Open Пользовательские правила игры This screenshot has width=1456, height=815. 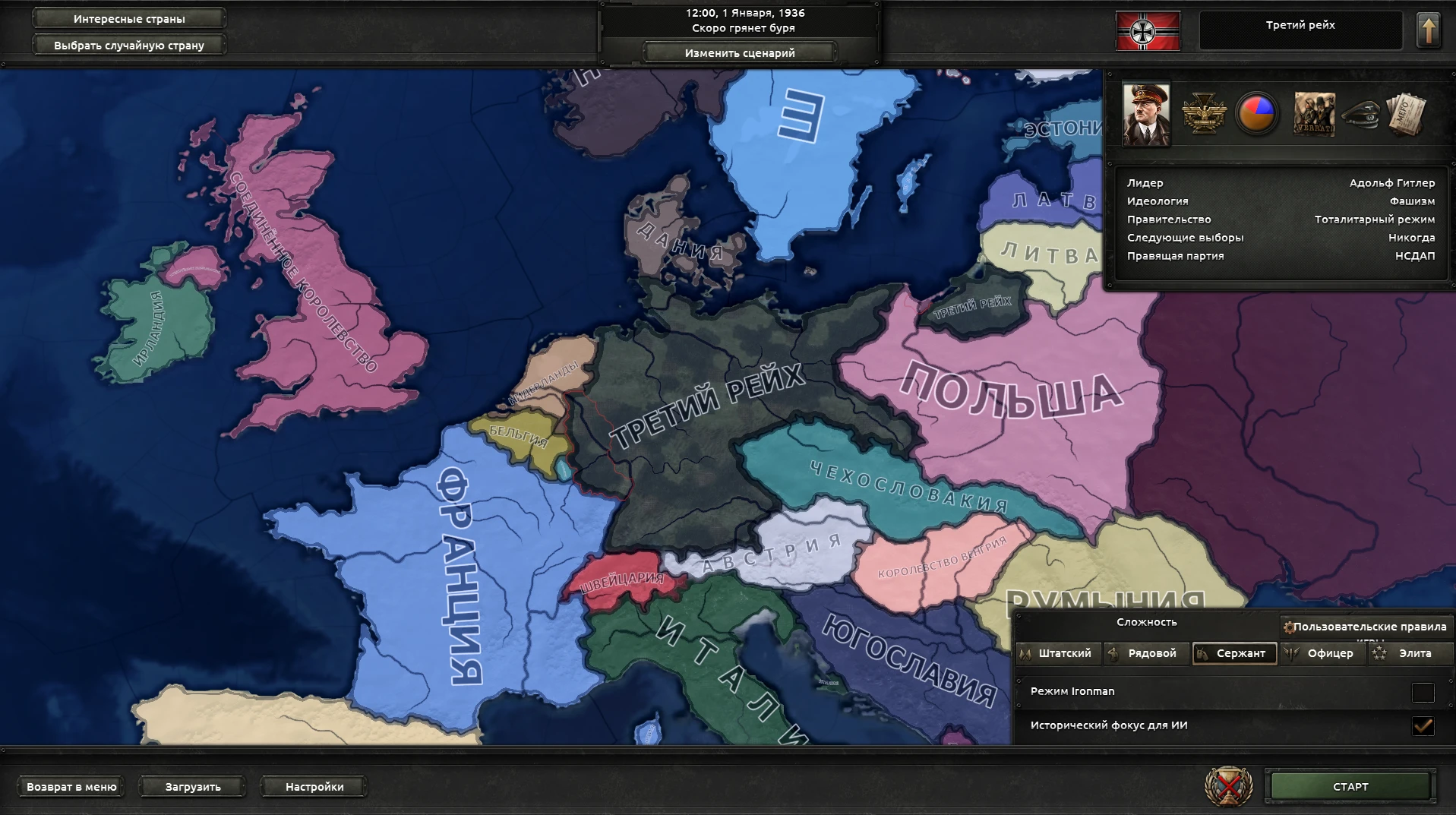(1363, 627)
